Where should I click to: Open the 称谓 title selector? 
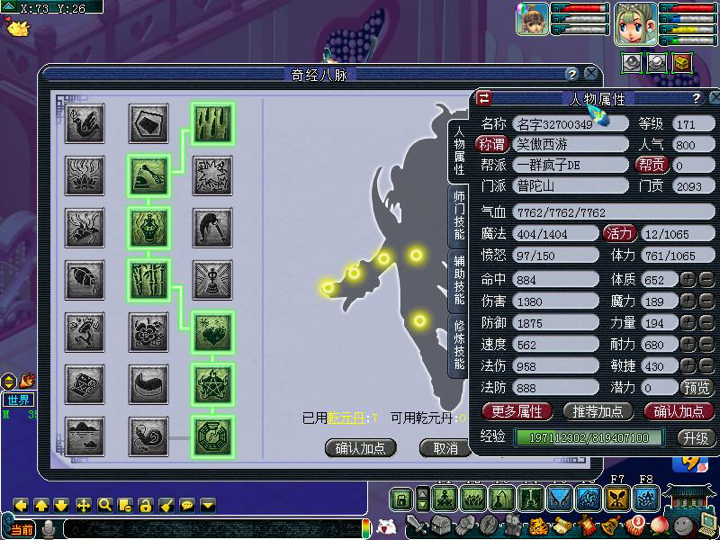pos(494,145)
